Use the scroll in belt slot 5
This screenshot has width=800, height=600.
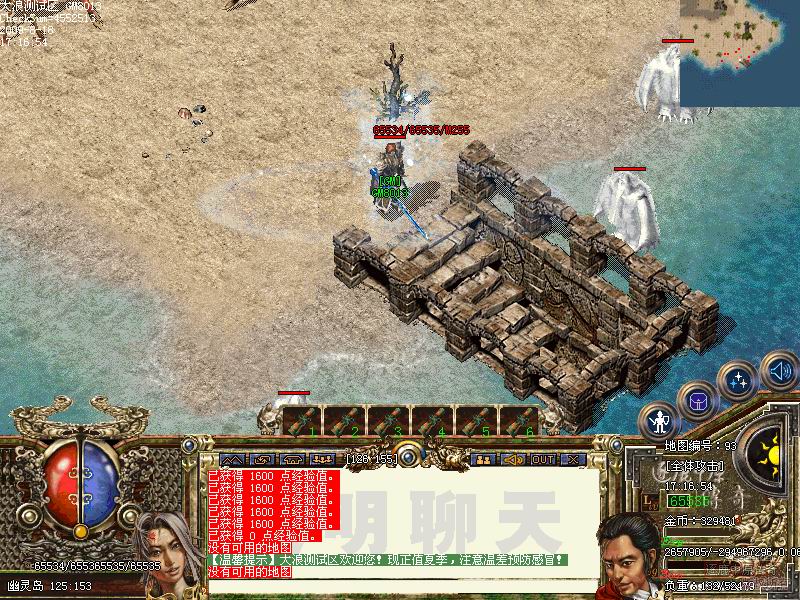[x=477, y=421]
